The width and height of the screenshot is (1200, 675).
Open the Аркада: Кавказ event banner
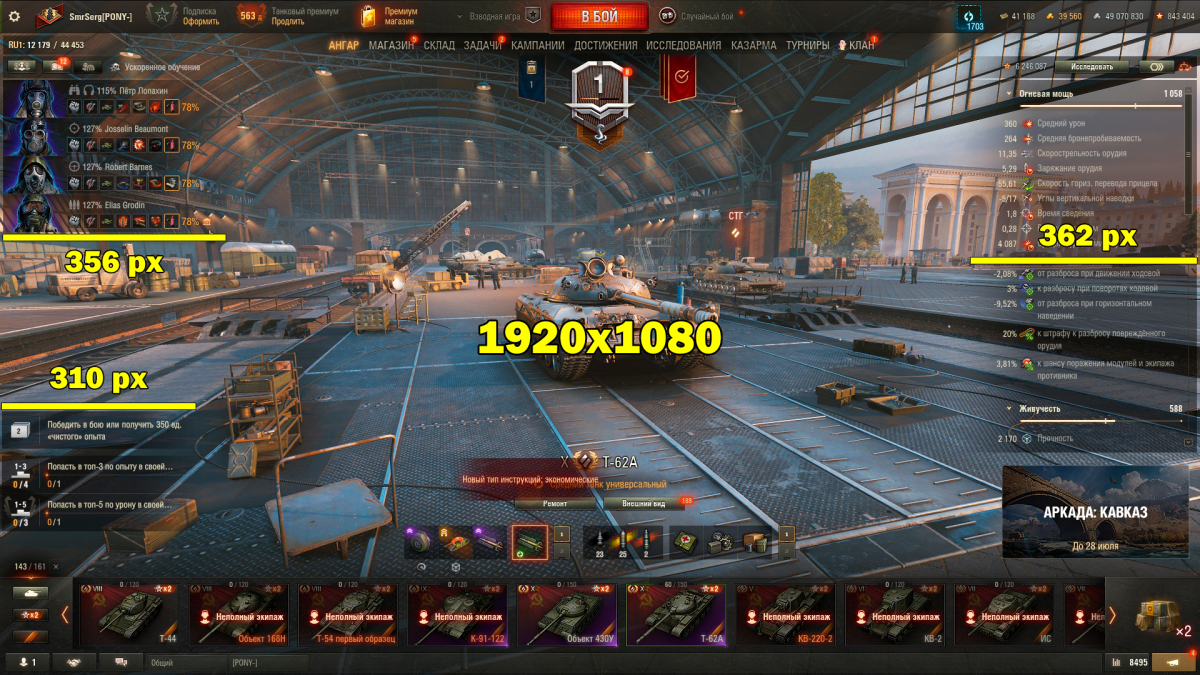click(x=1095, y=511)
